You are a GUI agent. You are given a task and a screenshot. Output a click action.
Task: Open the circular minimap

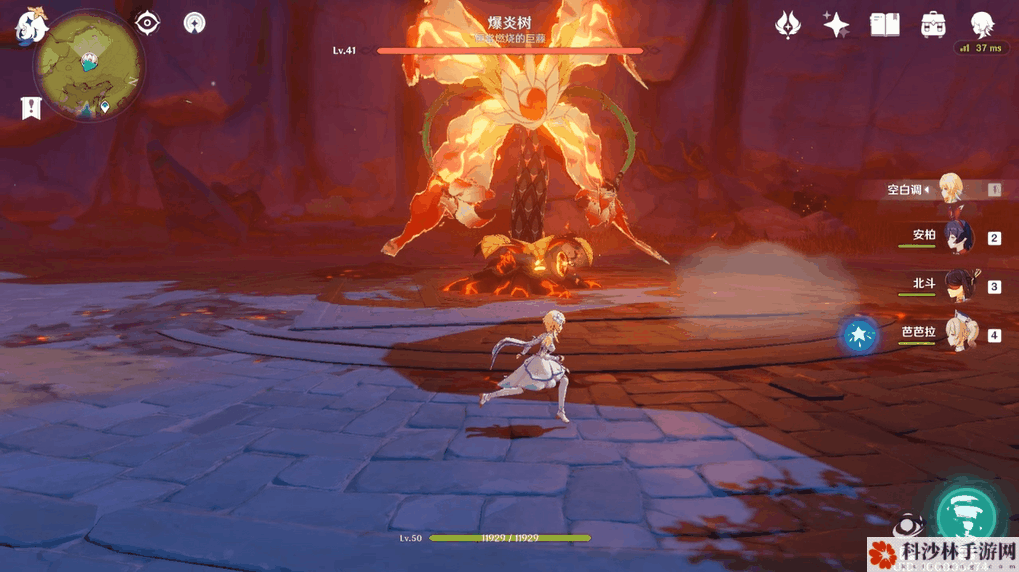(x=88, y=66)
